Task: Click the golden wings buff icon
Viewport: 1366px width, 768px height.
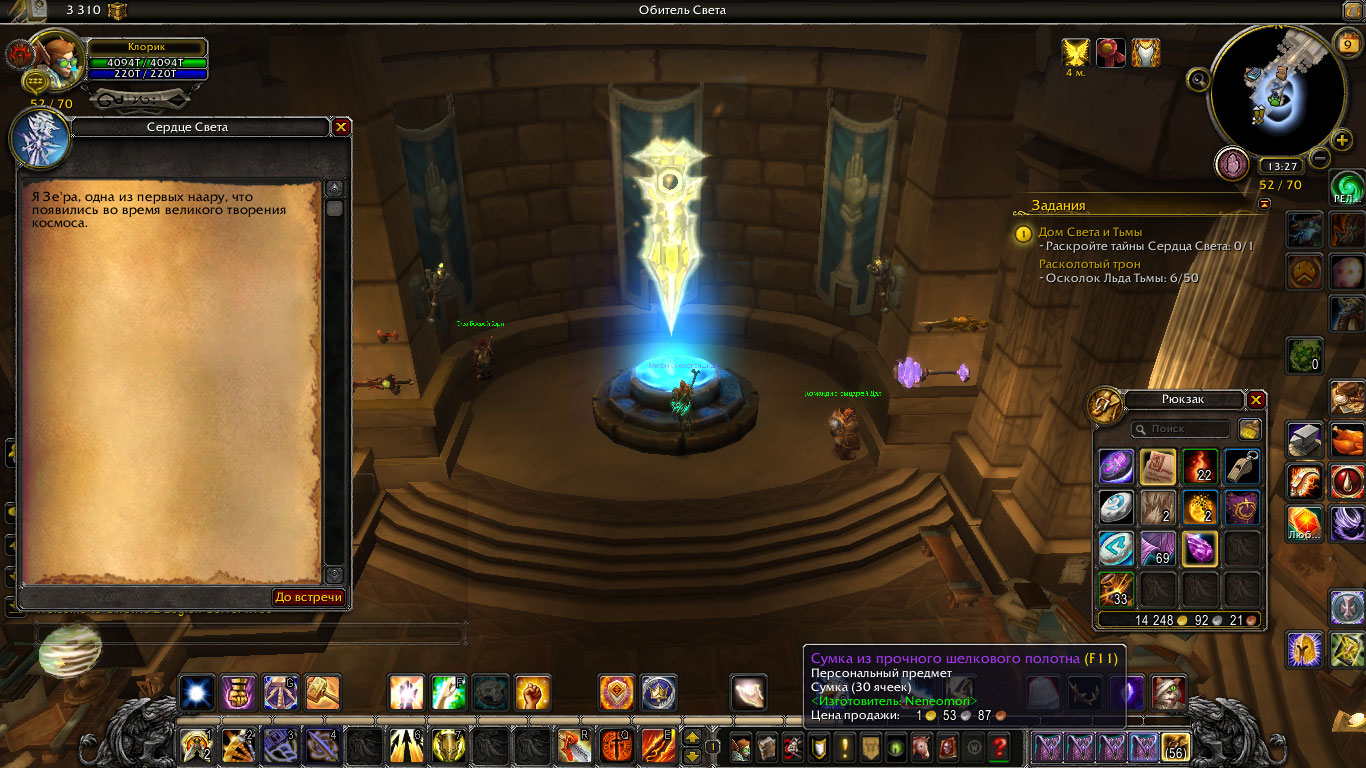Action: click(x=1076, y=52)
